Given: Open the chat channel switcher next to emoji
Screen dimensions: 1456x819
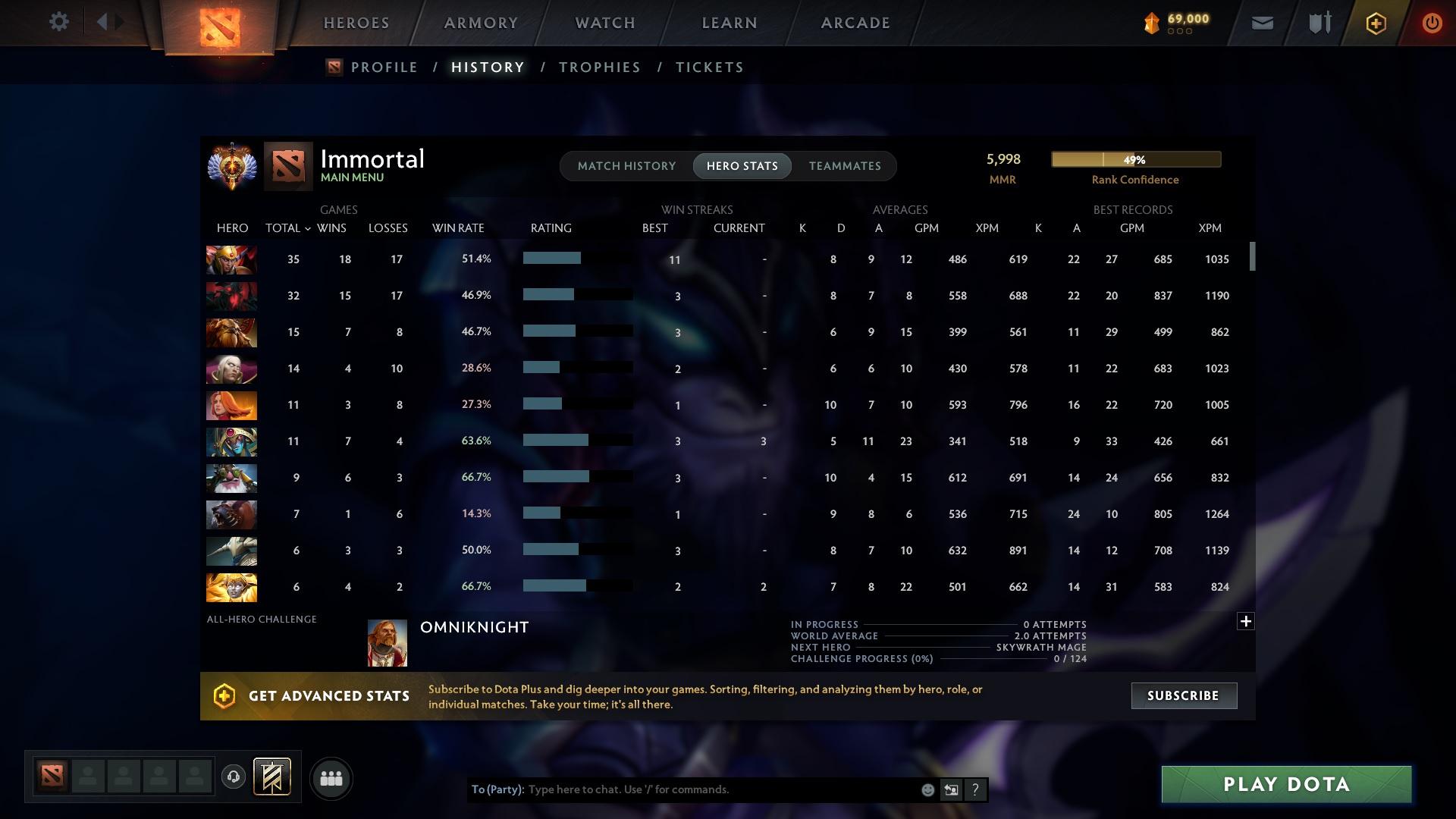Looking at the screenshot, I should (951, 789).
